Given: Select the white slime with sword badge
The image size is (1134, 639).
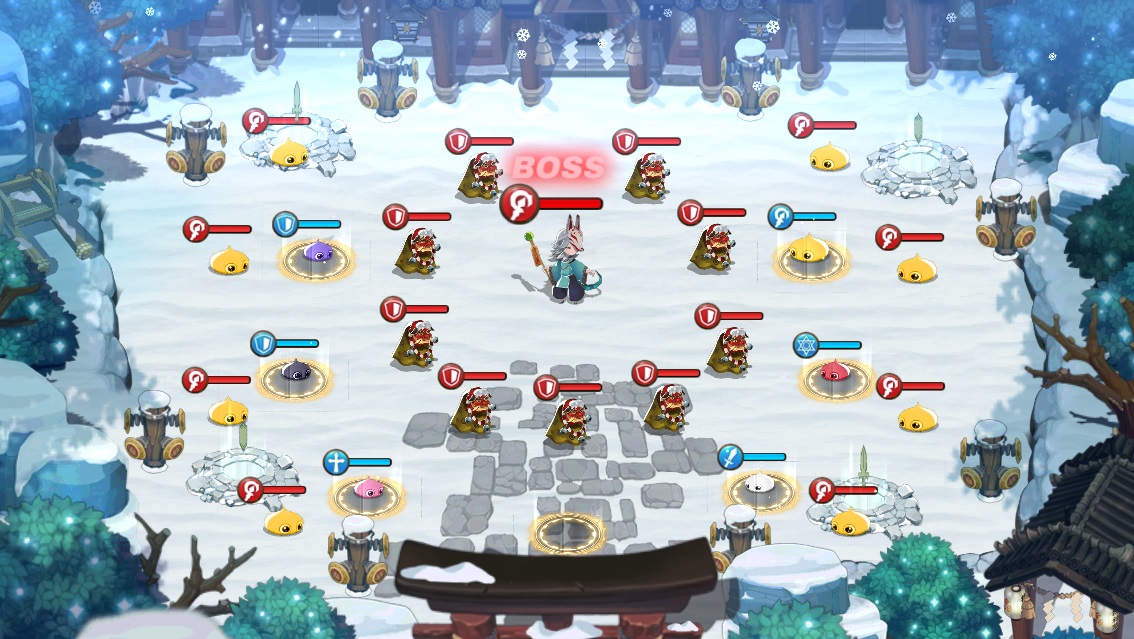Looking at the screenshot, I should (x=761, y=485).
